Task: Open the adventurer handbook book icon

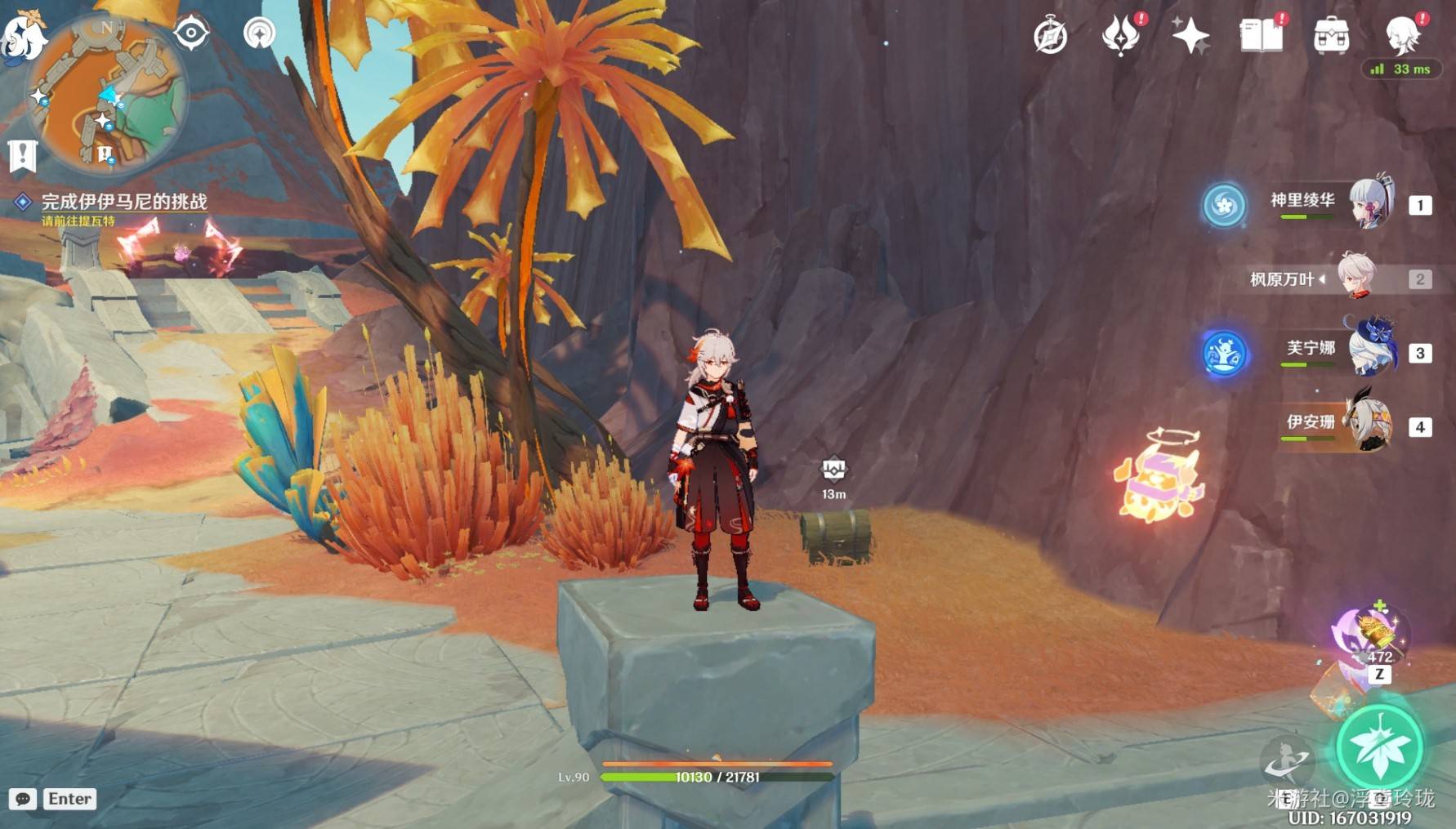Action: point(1261,36)
